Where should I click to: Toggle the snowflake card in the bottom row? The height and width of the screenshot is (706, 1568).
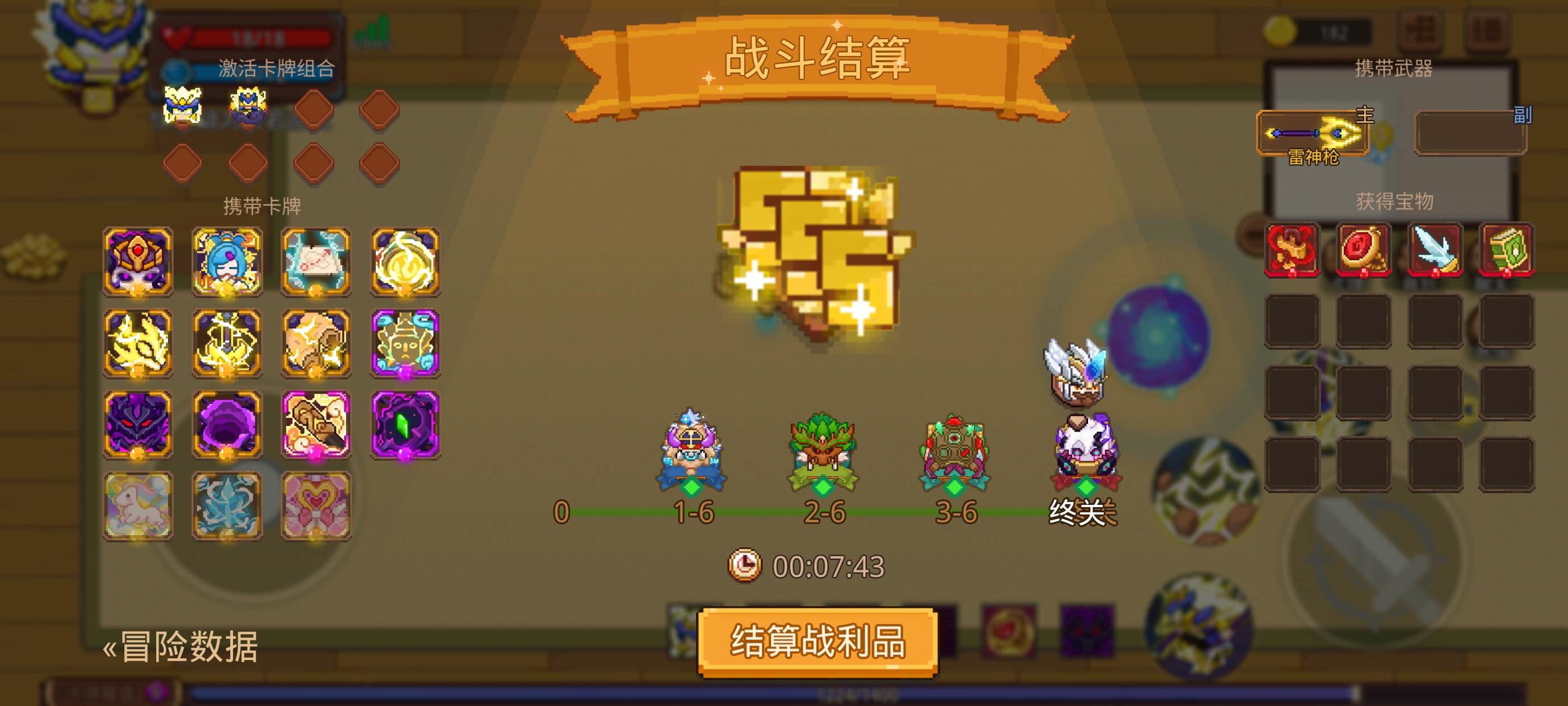pos(226,505)
